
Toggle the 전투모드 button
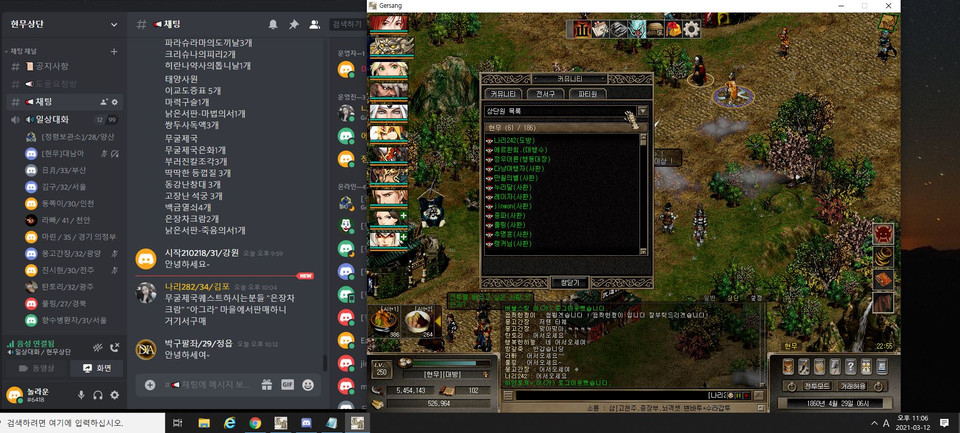[x=817, y=385]
